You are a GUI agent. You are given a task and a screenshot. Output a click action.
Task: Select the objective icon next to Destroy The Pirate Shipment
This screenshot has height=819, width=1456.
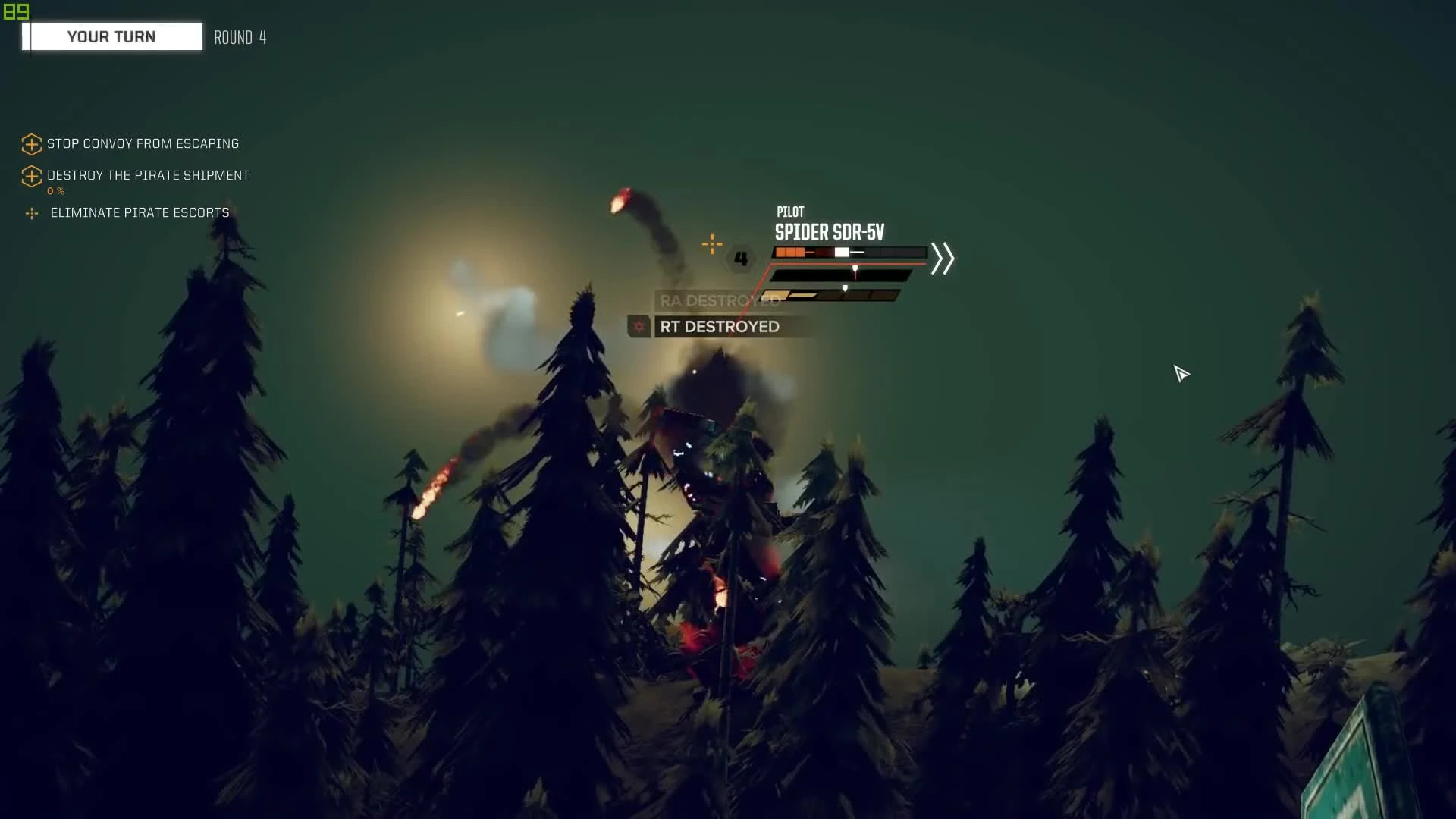click(31, 177)
